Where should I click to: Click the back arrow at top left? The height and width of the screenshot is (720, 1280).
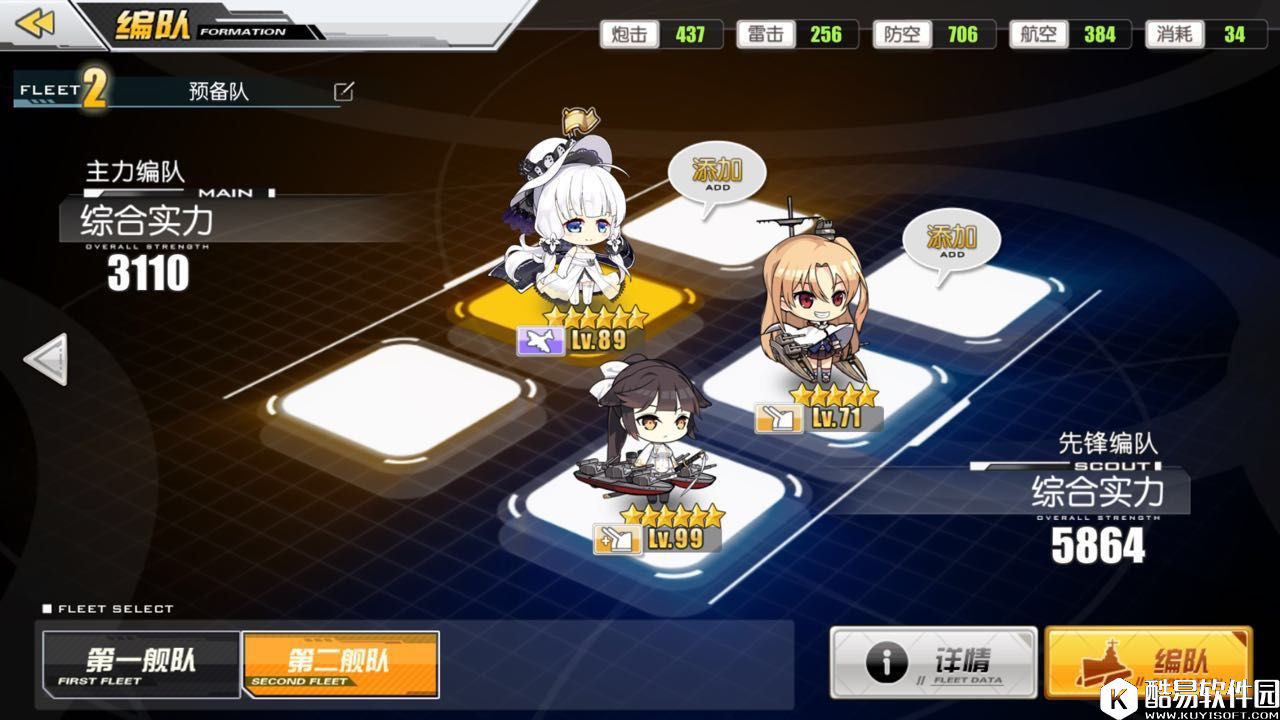[37, 25]
